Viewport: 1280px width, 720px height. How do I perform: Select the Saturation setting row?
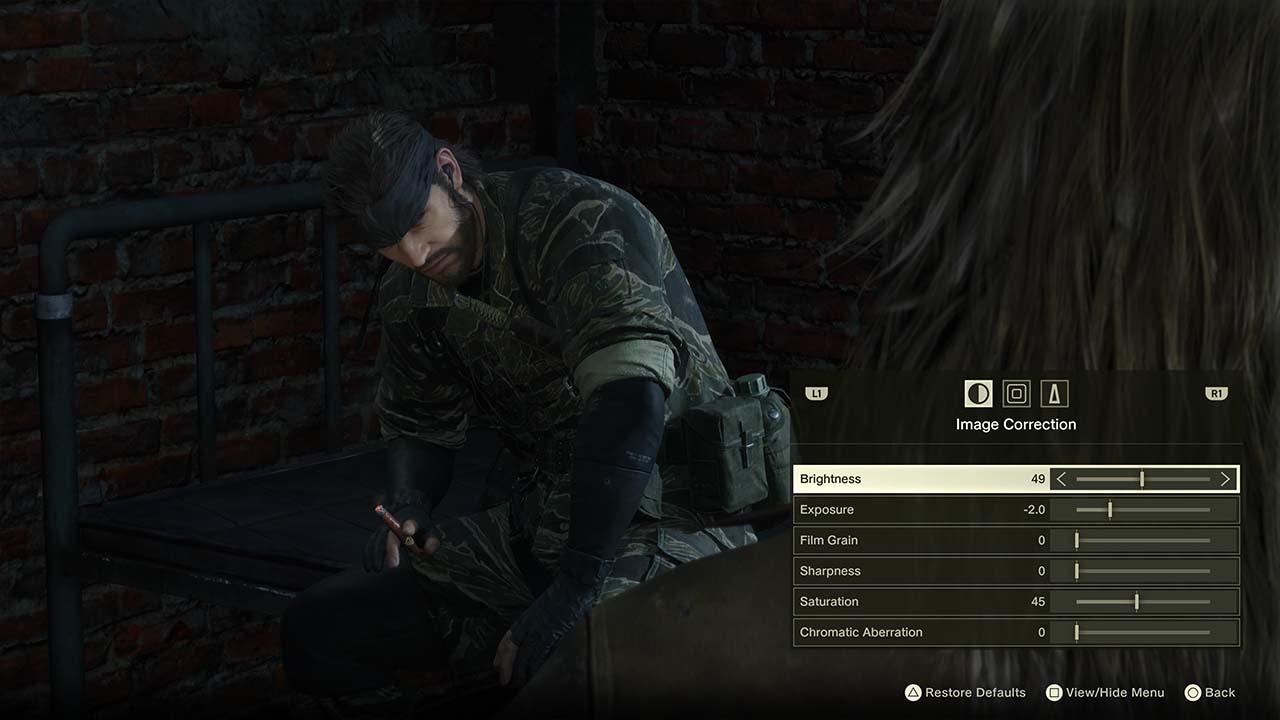coord(900,602)
